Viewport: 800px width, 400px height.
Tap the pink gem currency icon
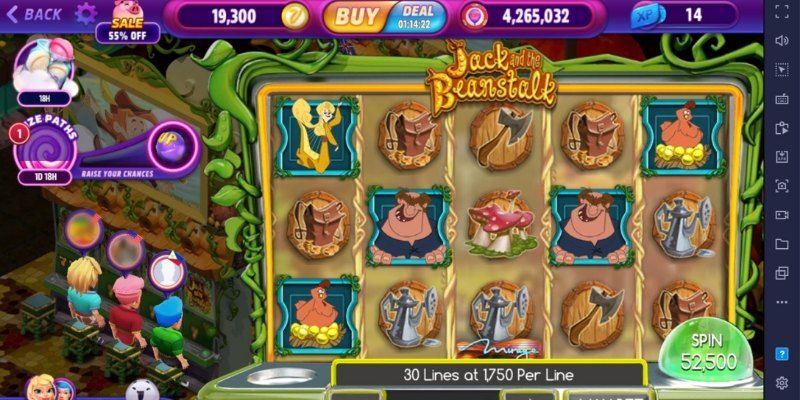tap(474, 16)
